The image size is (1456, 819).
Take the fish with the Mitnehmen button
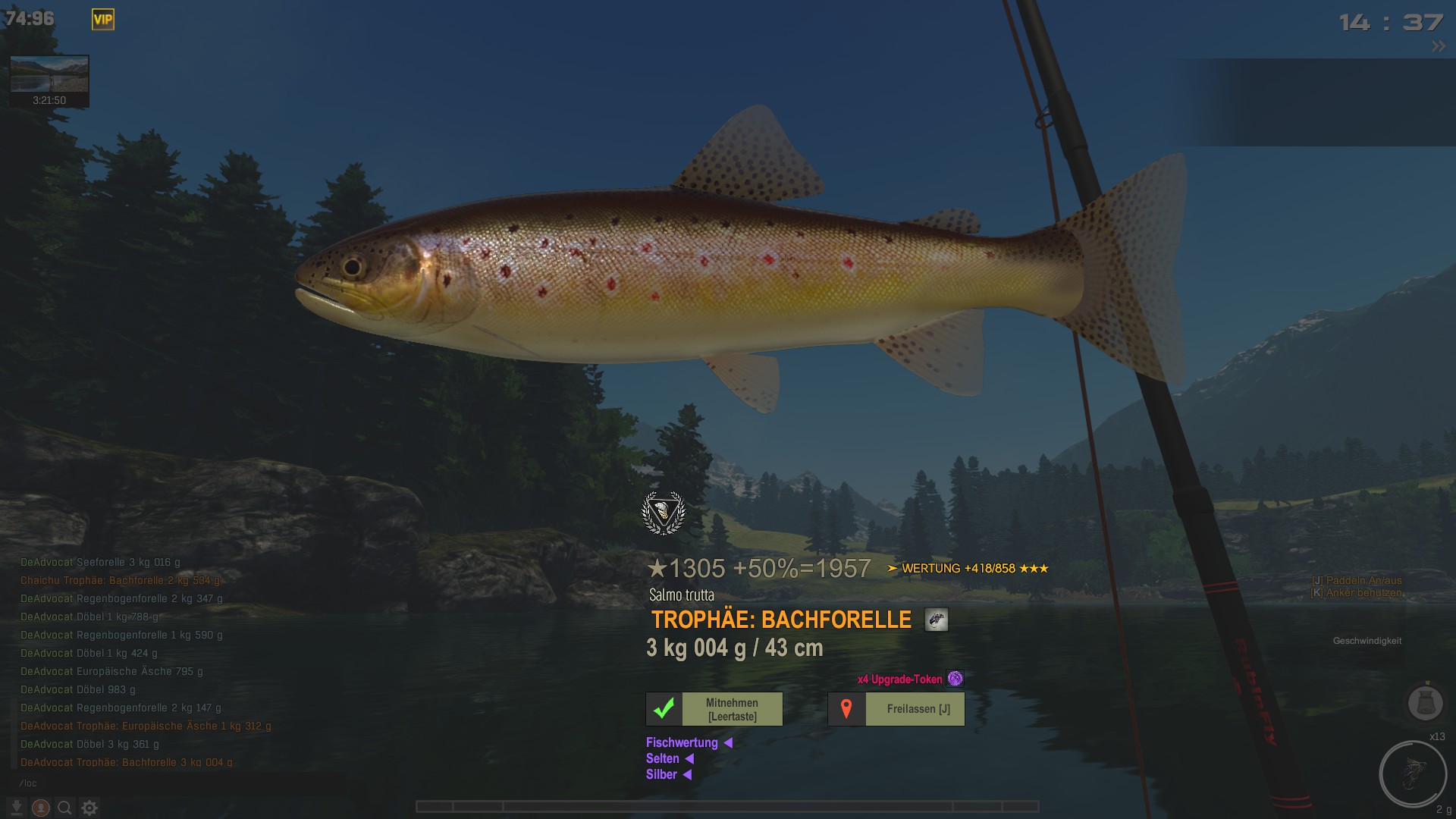tap(714, 709)
